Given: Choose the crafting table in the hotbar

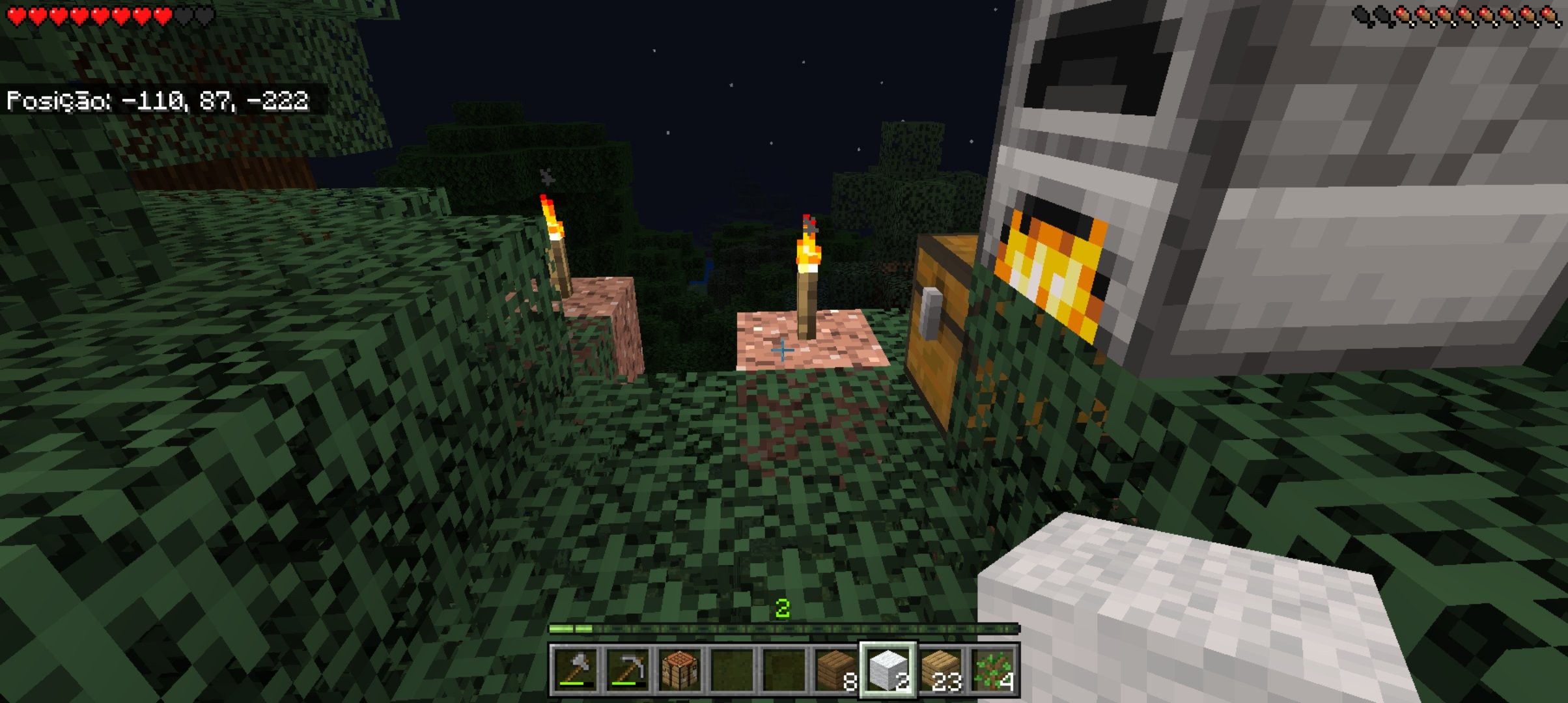Looking at the screenshot, I should (679, 670).
